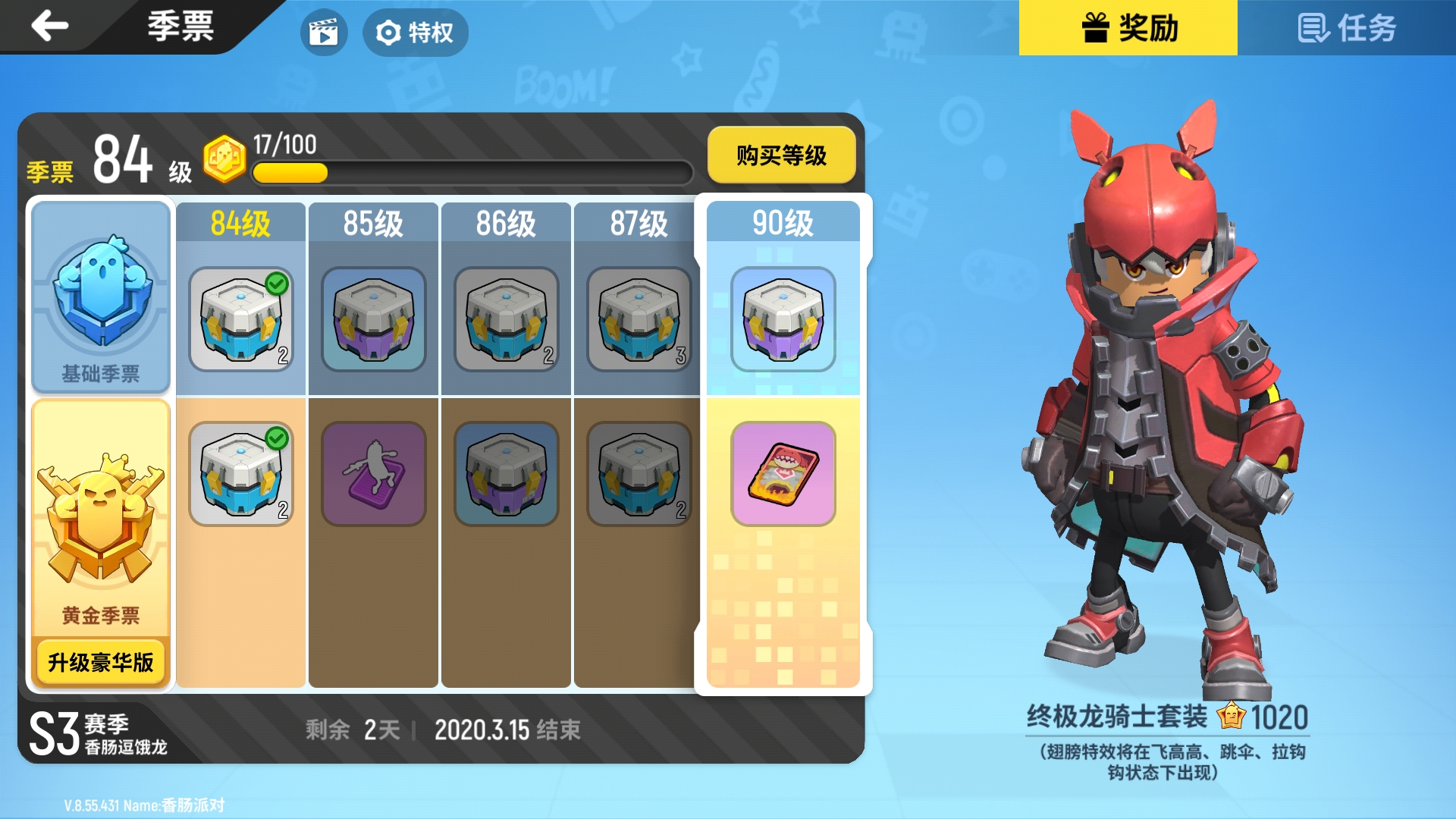The image size is (1456, 819).
Task: Click the coin icon next to the progress bar
Action: tap(224, 155)
